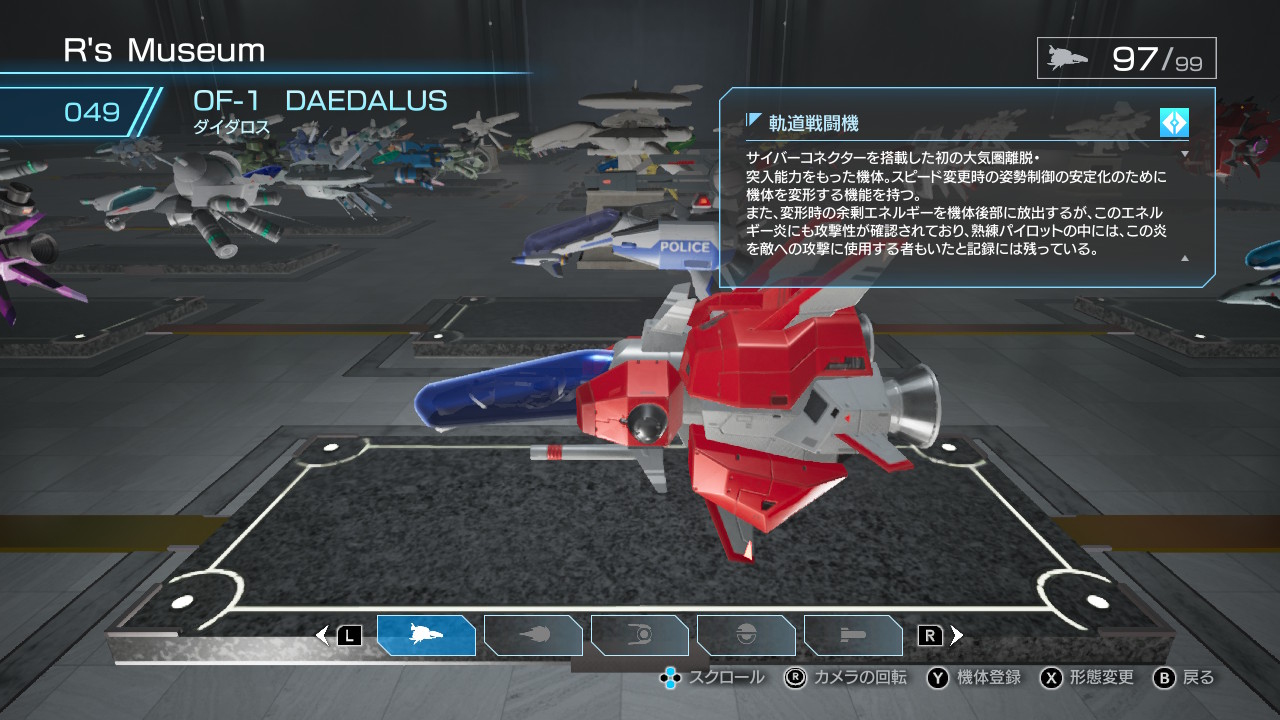Click the blue diamond icon in description panel

(x=1174, y=123)
